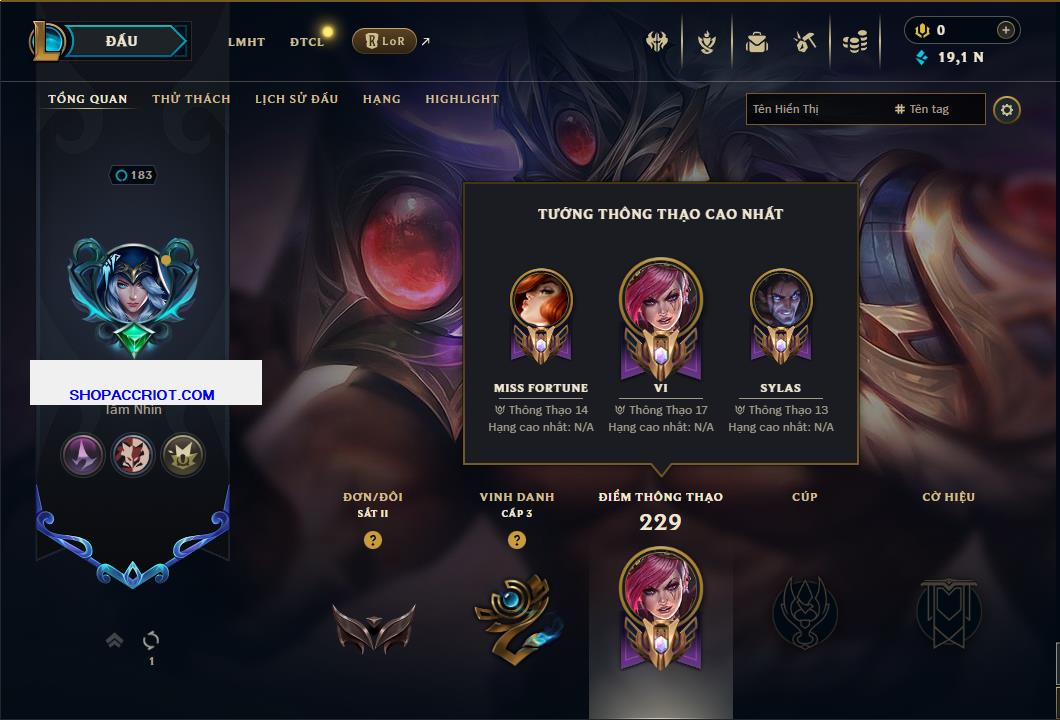
Task: Open the backpack collection icon
Action: tap(757, 42)
